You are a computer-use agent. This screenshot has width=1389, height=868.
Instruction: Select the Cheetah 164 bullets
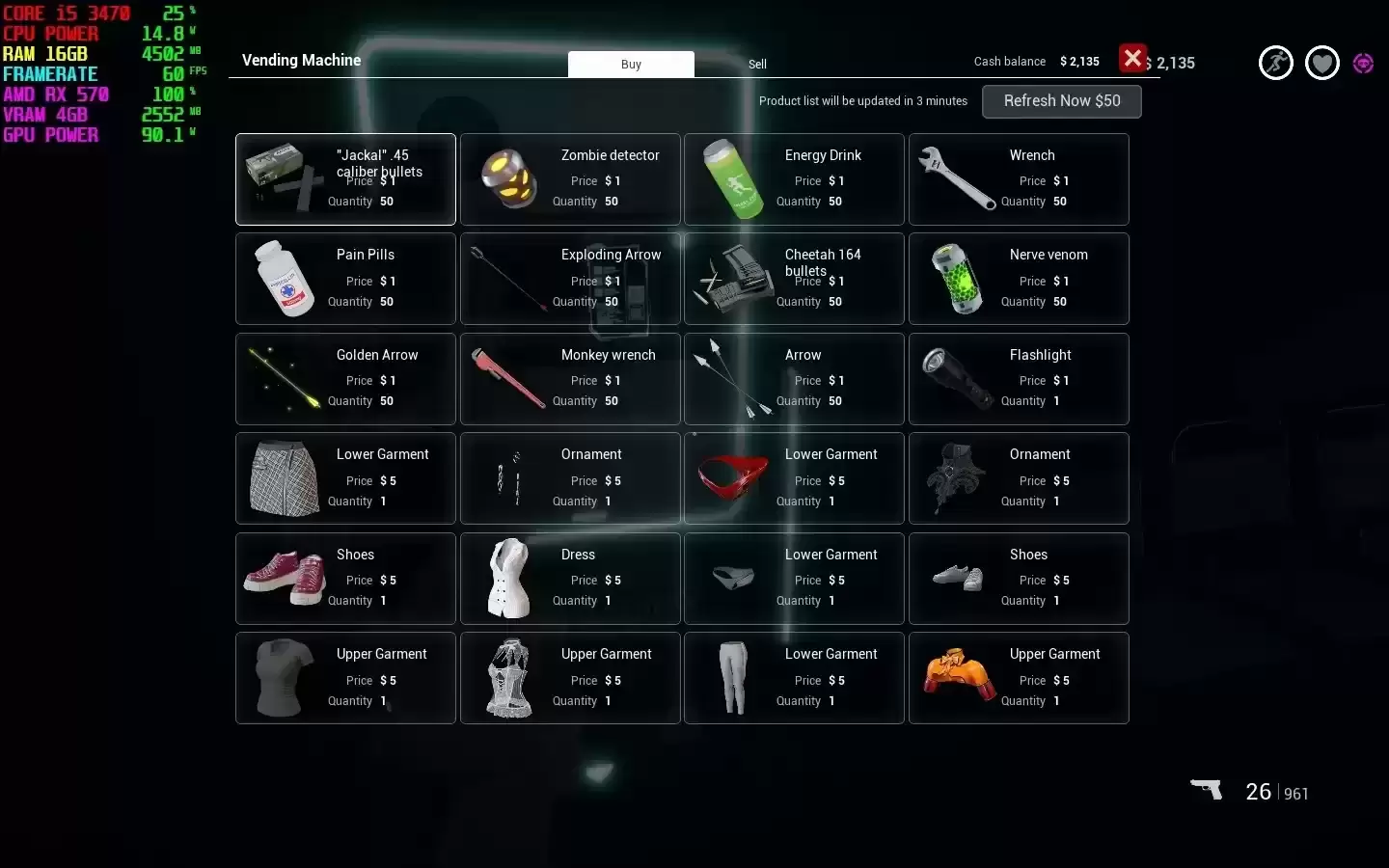[794, 279]
